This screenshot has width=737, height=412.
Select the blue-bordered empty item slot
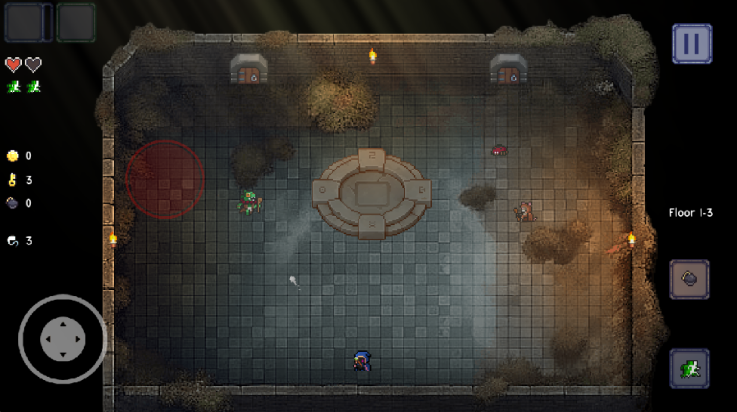tap(23, 22)
